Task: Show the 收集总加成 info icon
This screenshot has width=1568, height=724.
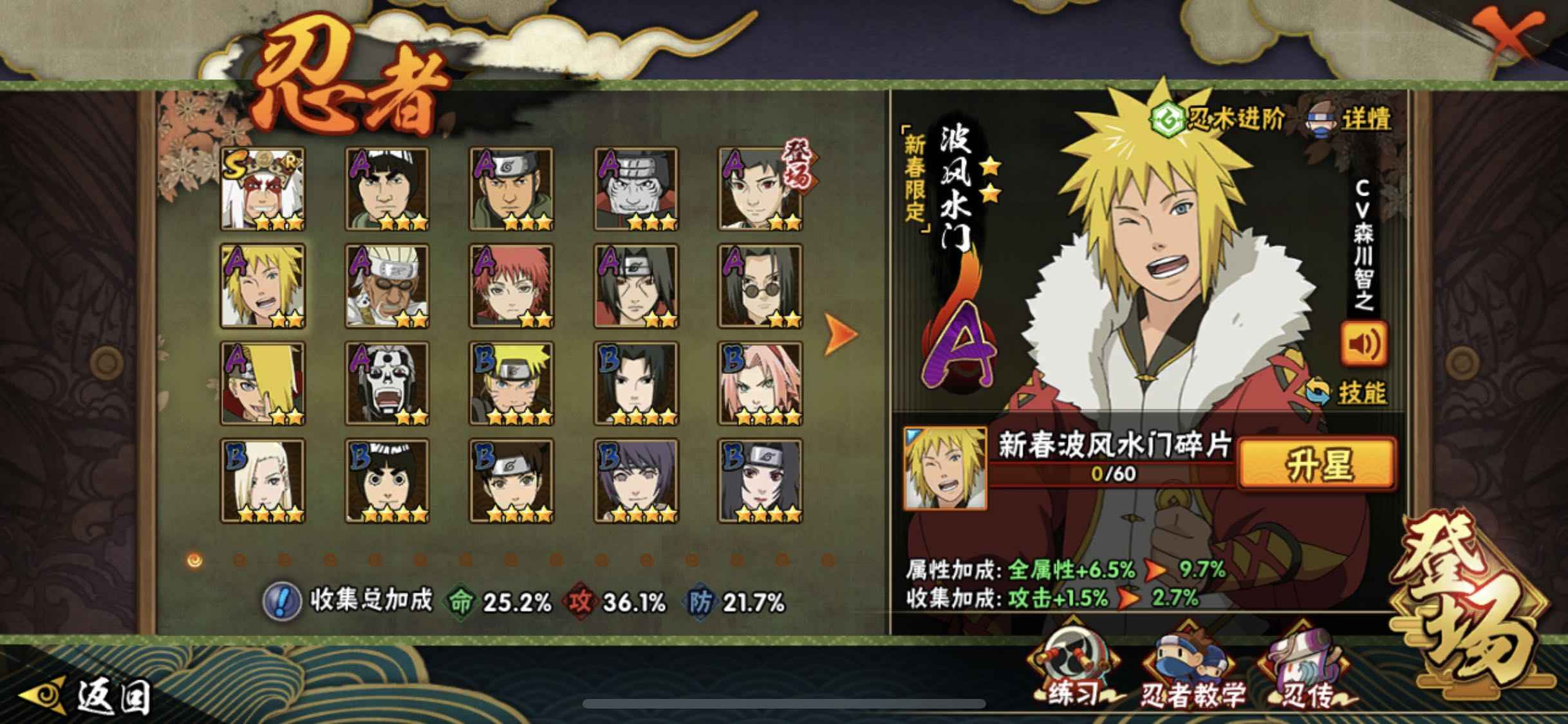Action: coord(283,602)
